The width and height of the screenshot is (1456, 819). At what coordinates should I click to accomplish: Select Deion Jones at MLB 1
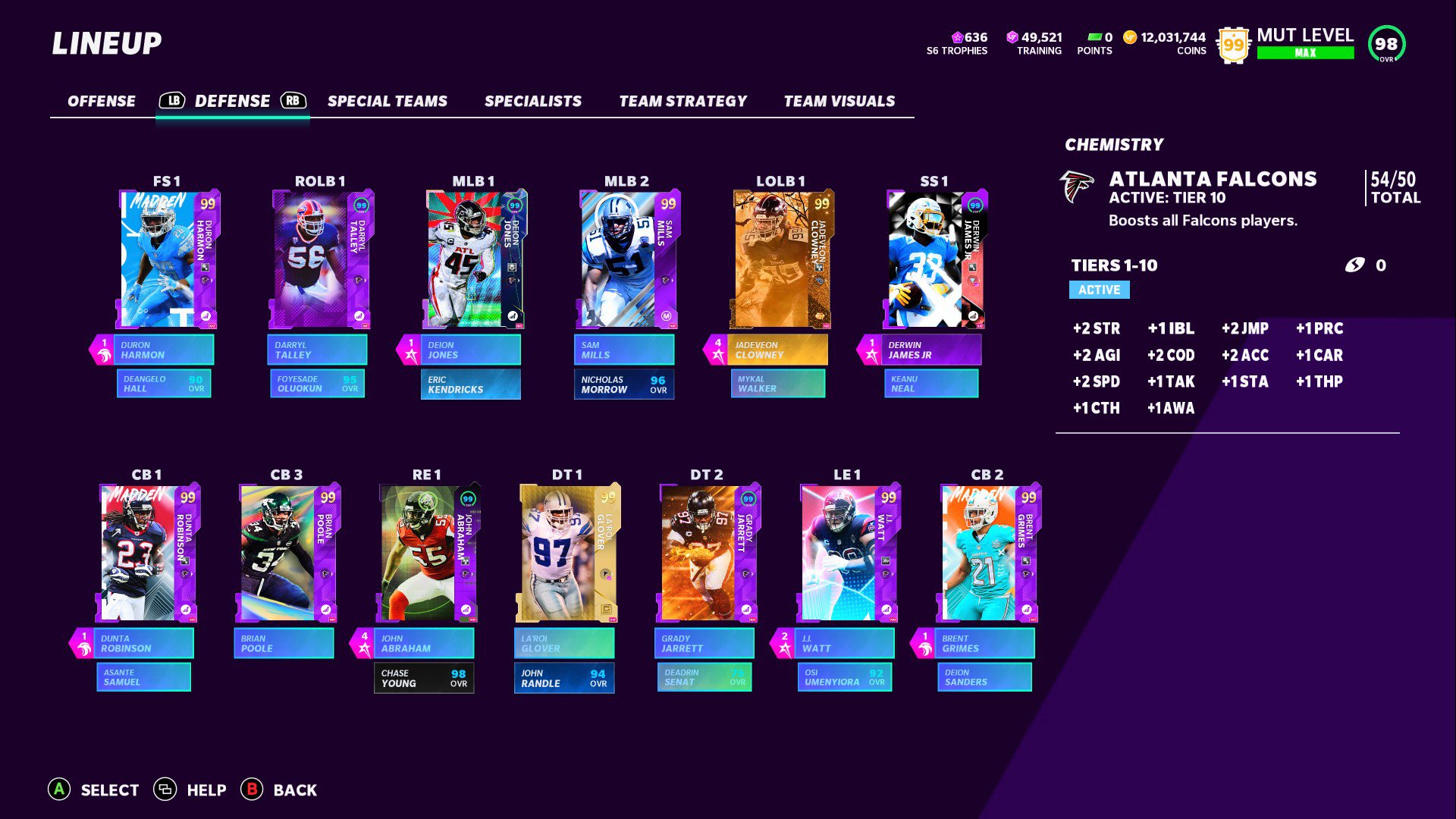474,259
